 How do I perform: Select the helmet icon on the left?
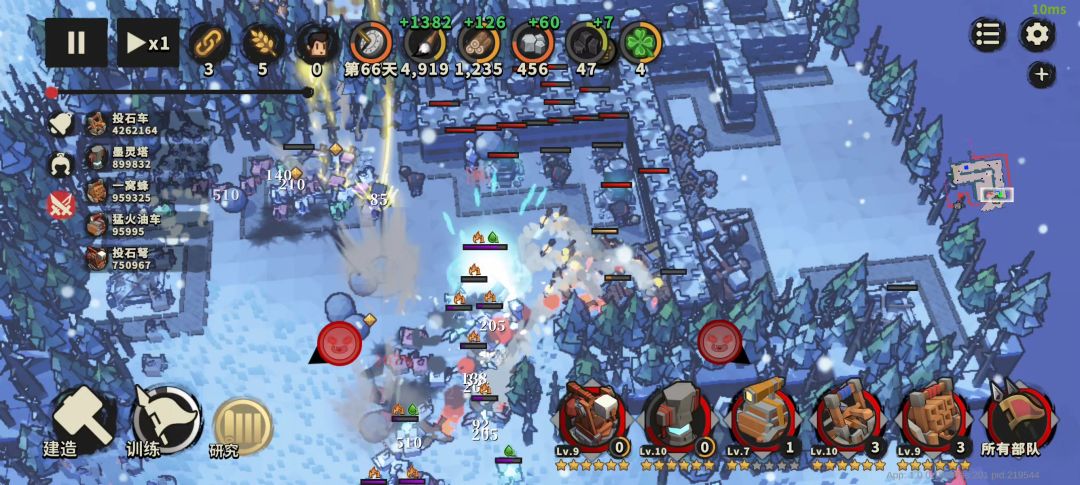click(x=61, y=164)
